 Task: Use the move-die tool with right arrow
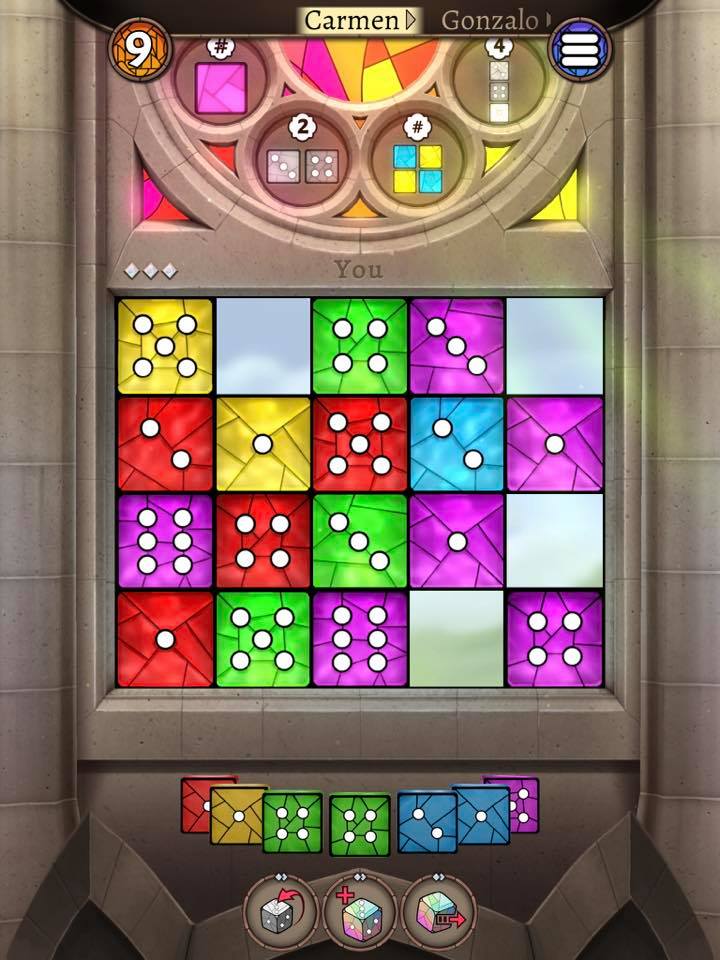coord(438,912)
